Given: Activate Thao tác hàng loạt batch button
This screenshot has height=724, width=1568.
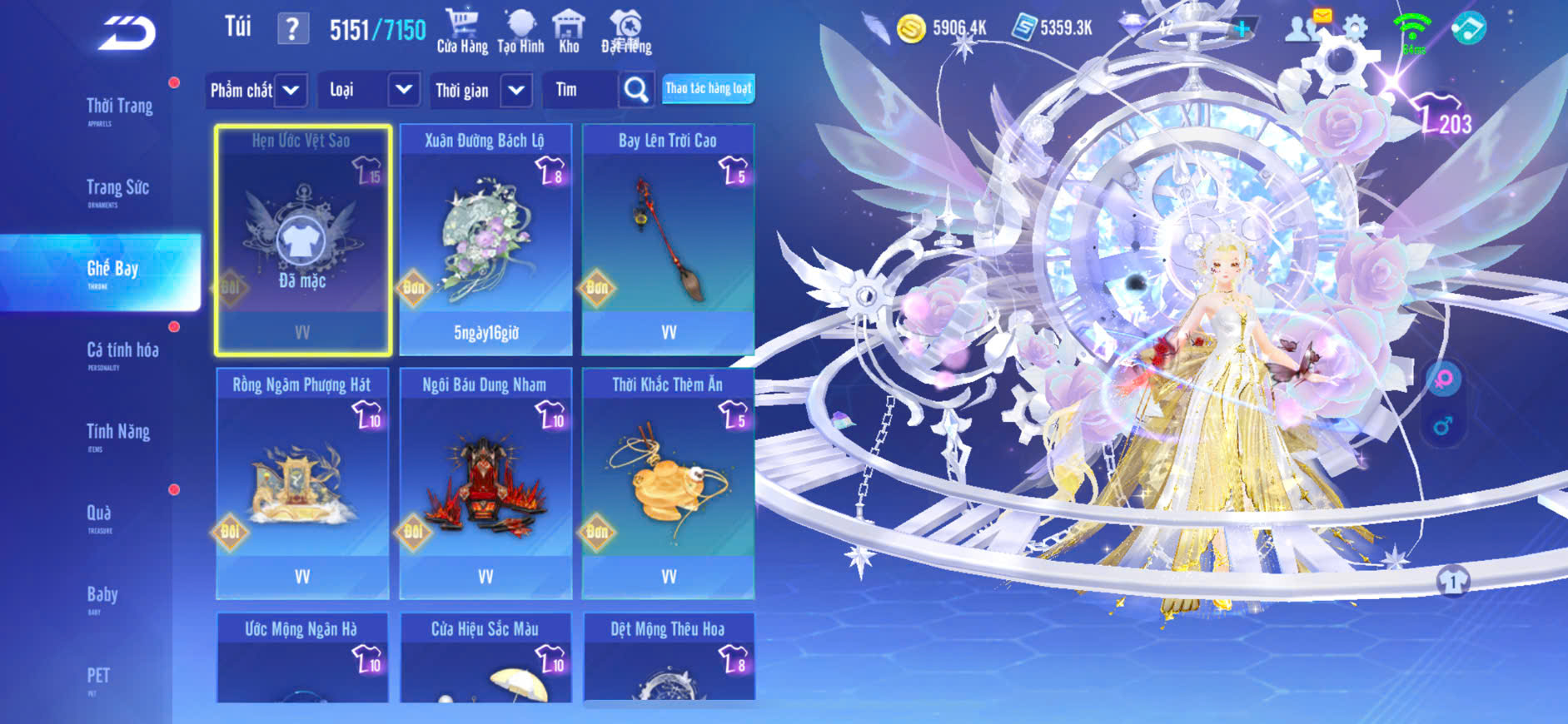Looking at the screenshot, I should tap(708, 89).
